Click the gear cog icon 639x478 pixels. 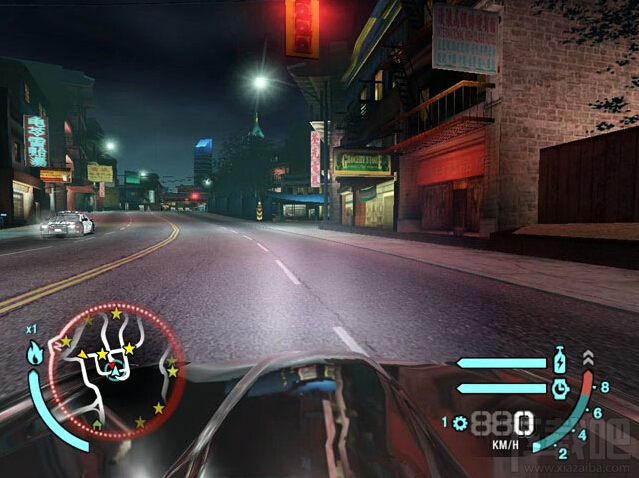[460, 423]
